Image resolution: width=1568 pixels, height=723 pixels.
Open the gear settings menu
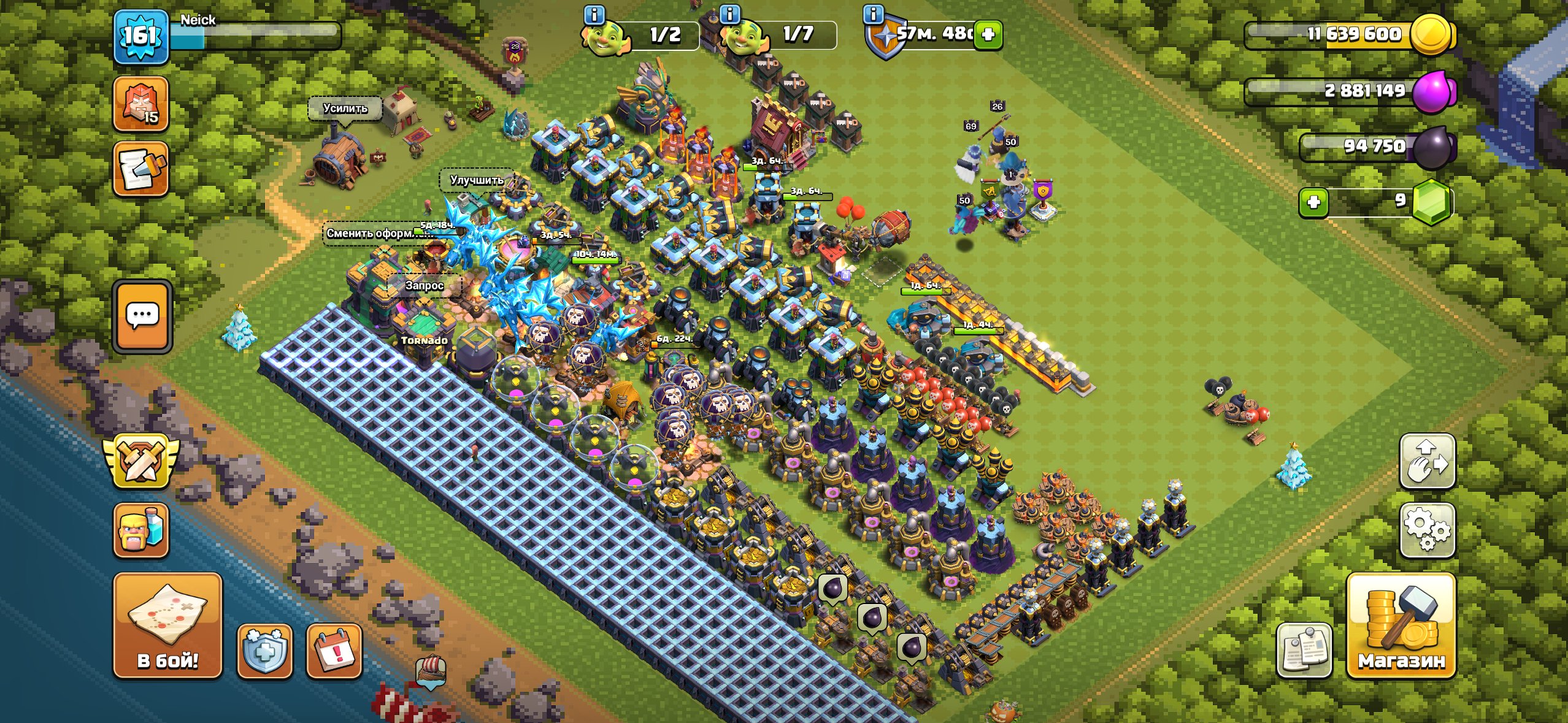coord(1427,530)
